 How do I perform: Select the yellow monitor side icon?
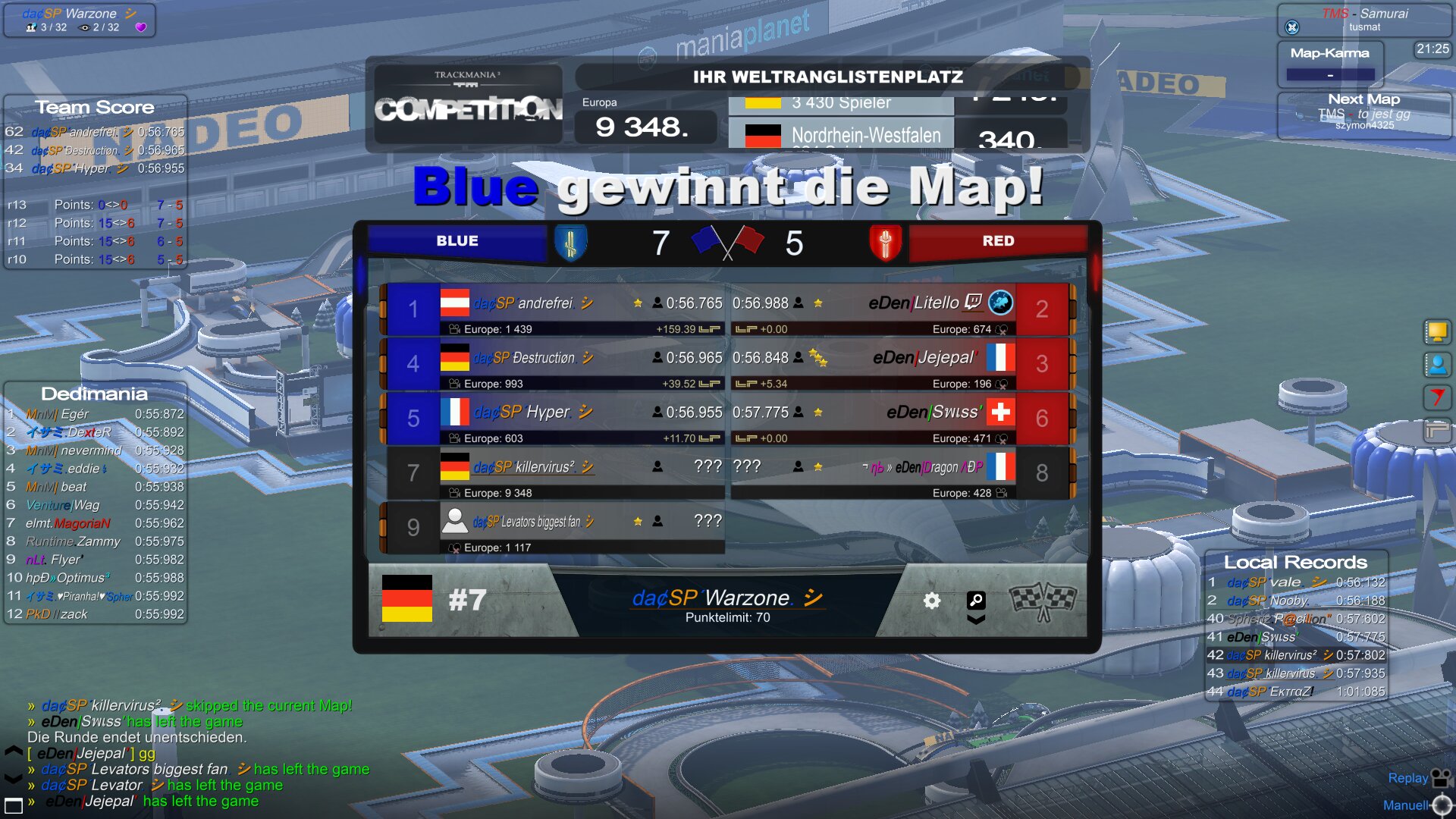point(1437,331)
